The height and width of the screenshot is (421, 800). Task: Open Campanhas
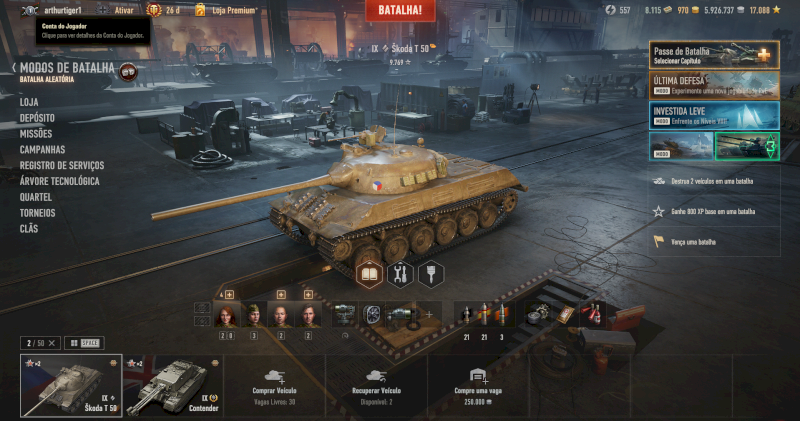(x=42, y=149)
